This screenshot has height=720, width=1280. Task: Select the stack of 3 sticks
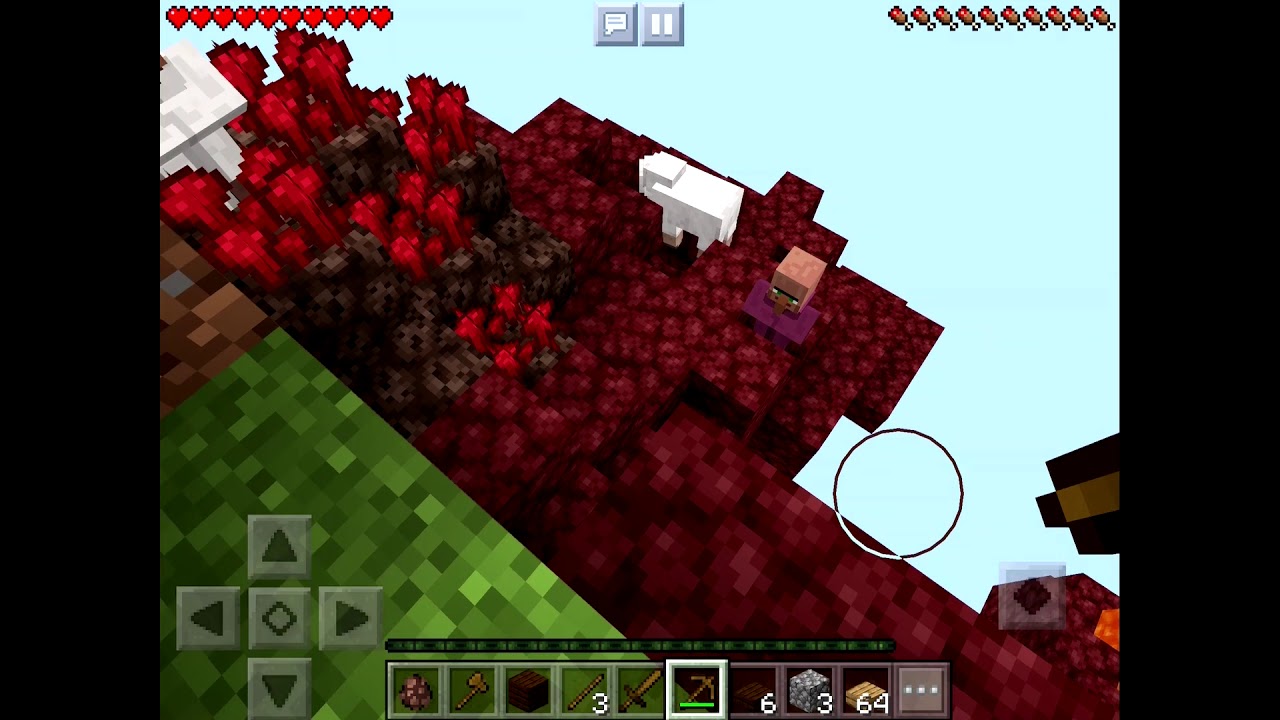click(582, 688)
